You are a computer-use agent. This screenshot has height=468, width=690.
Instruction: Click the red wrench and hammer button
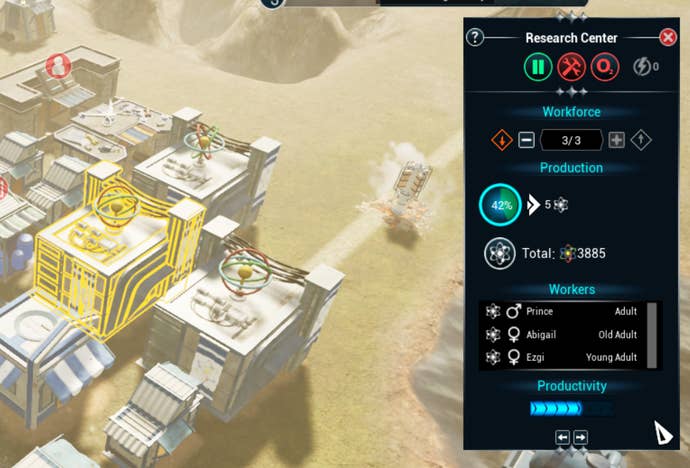point(571,67)
